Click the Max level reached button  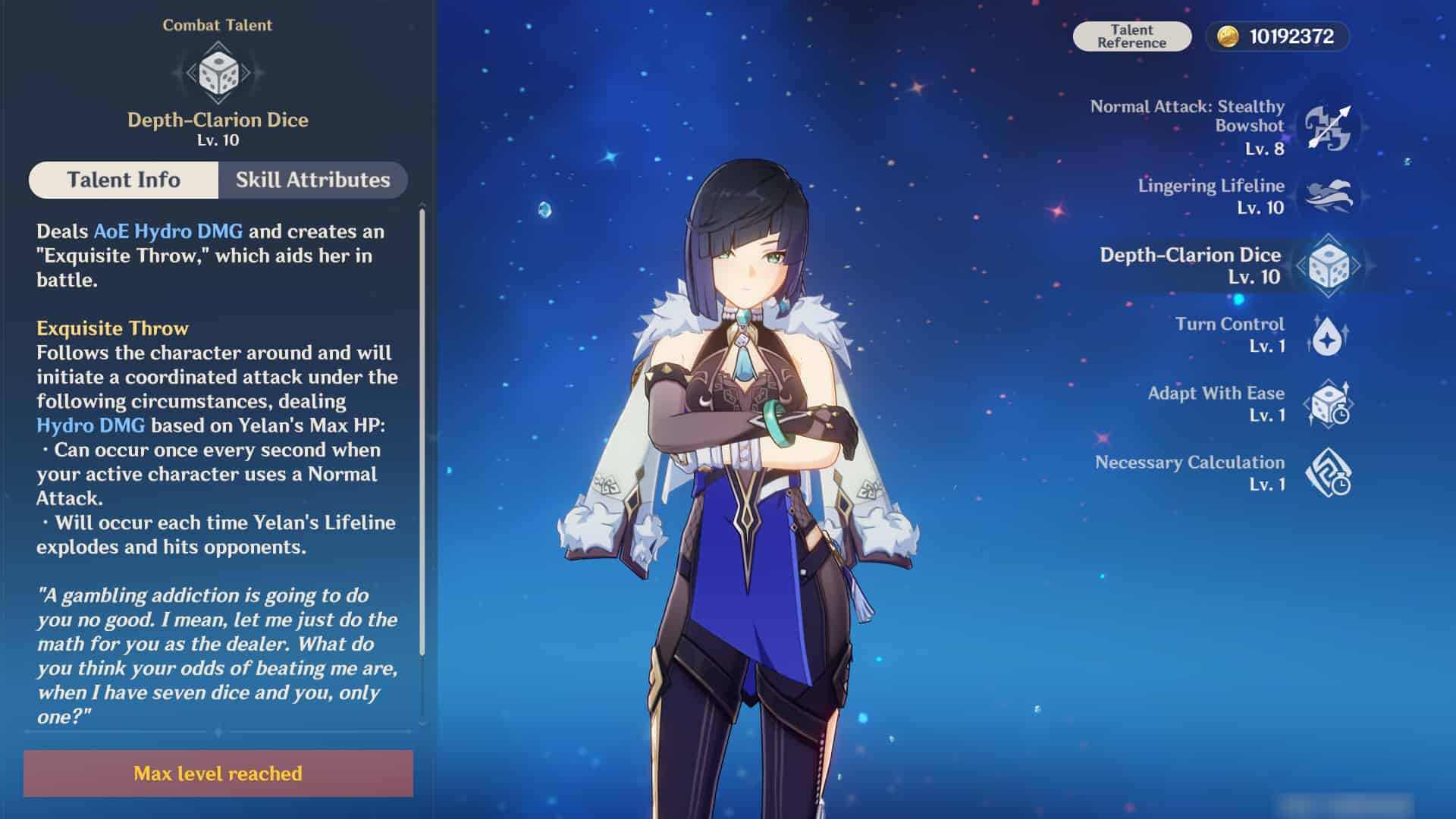tap(218, 773)
